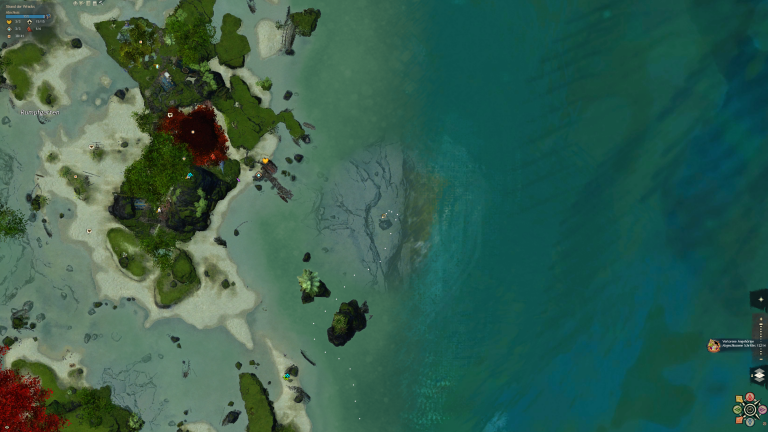Click the orange heart marker by the dock
Image resolution: width=768 pixels, height=432 pixels.
coord(266,160)
